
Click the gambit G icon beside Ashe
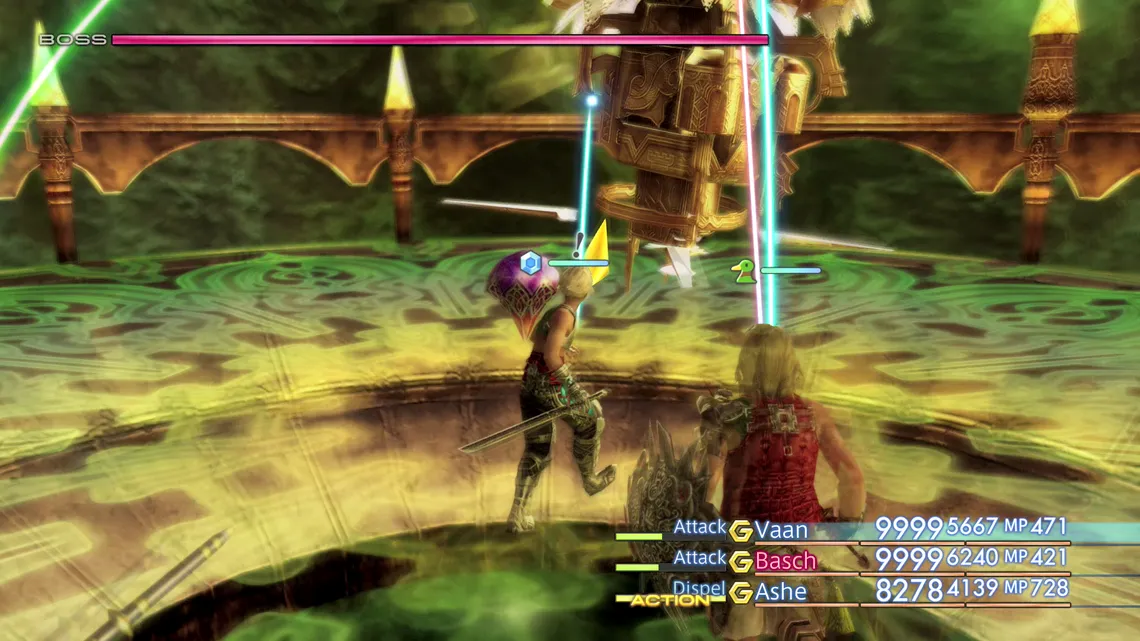click(x=741, y=593)
